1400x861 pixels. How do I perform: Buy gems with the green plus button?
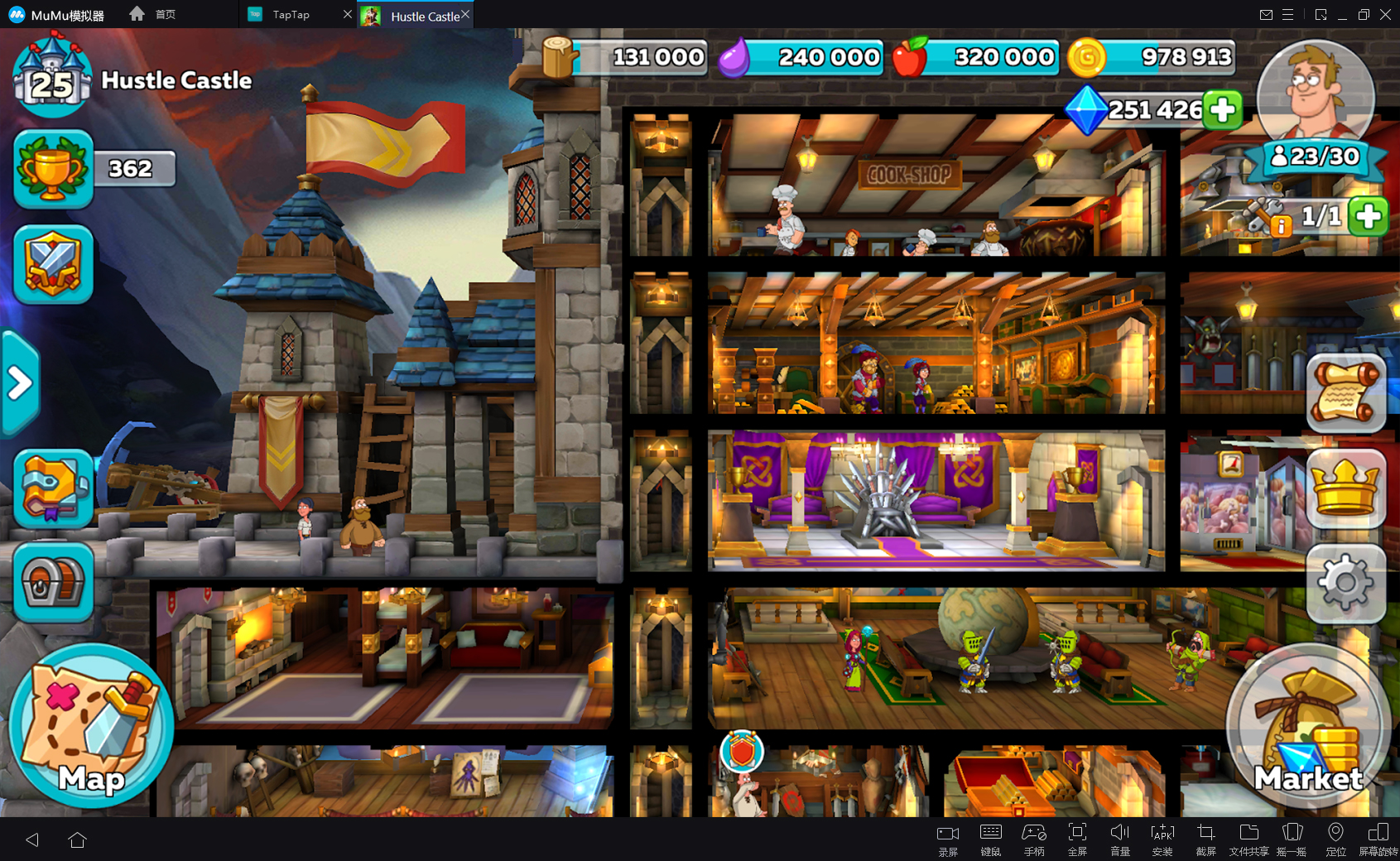[x=1221, y=108]
